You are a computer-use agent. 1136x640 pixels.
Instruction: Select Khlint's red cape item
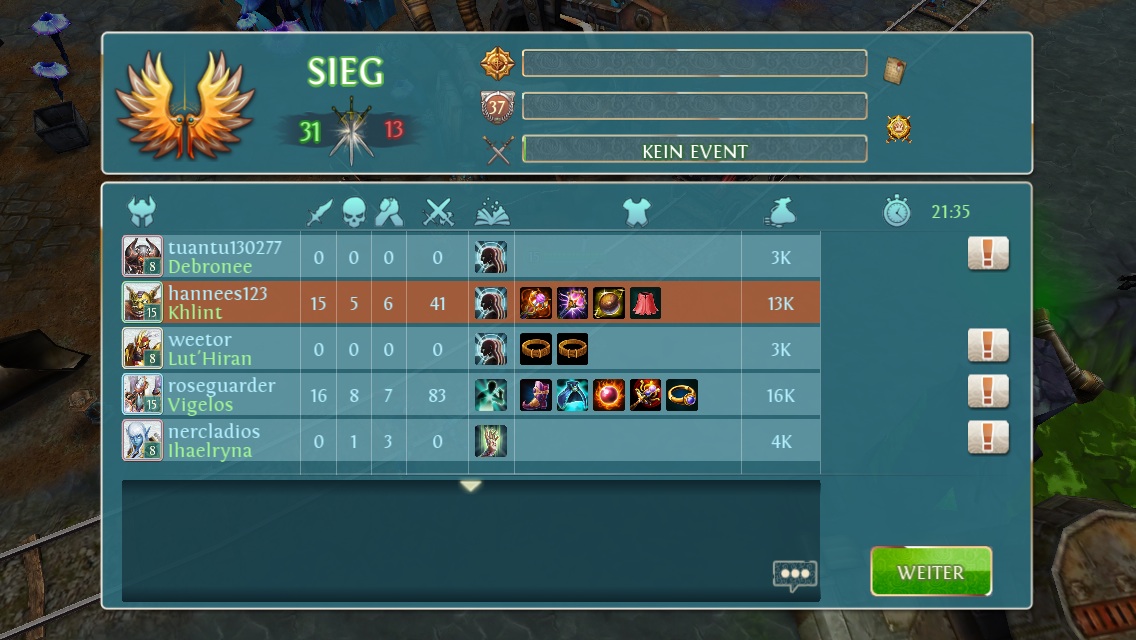coord(645,303)
